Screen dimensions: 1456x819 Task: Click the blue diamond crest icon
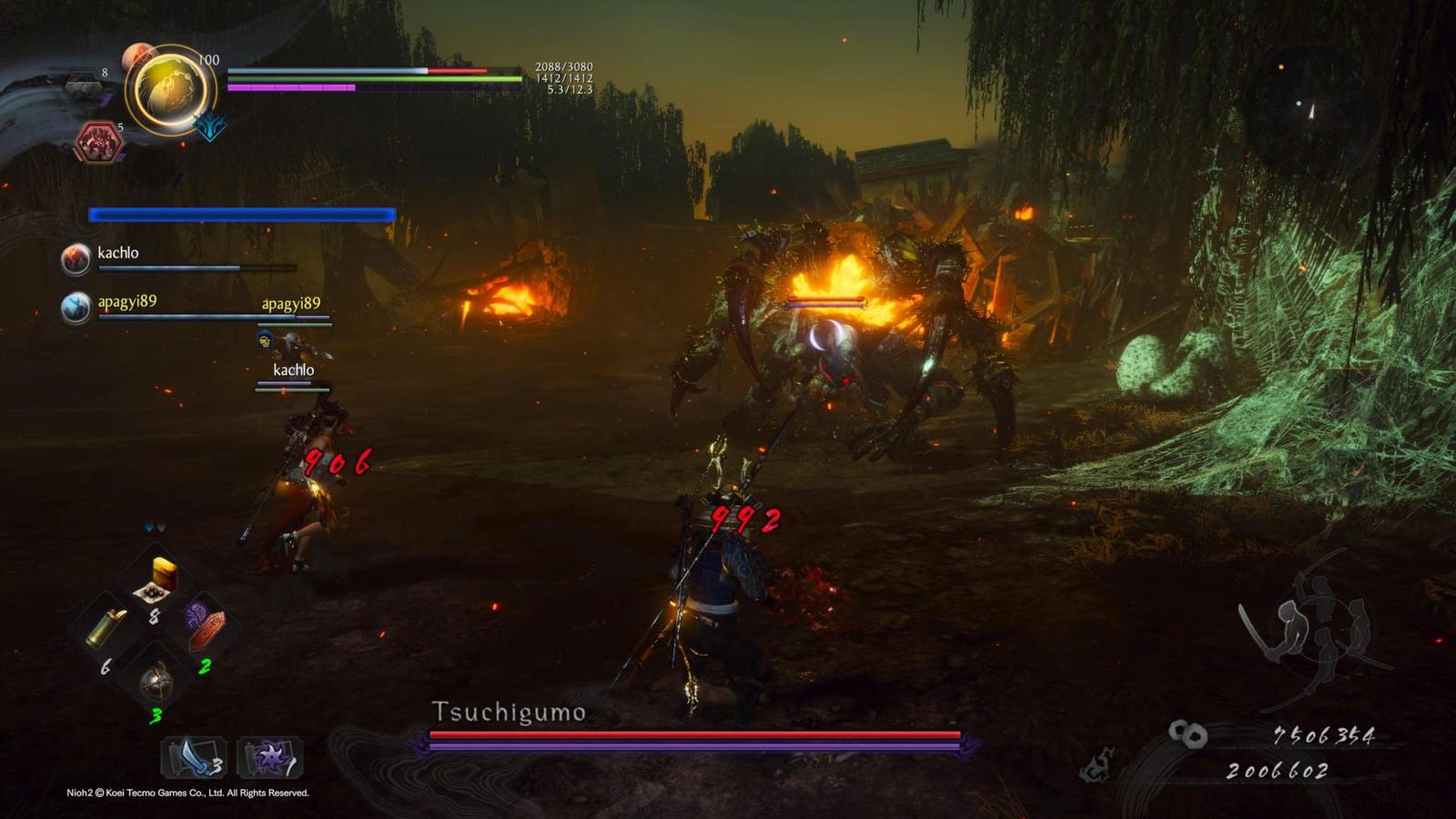210,126
